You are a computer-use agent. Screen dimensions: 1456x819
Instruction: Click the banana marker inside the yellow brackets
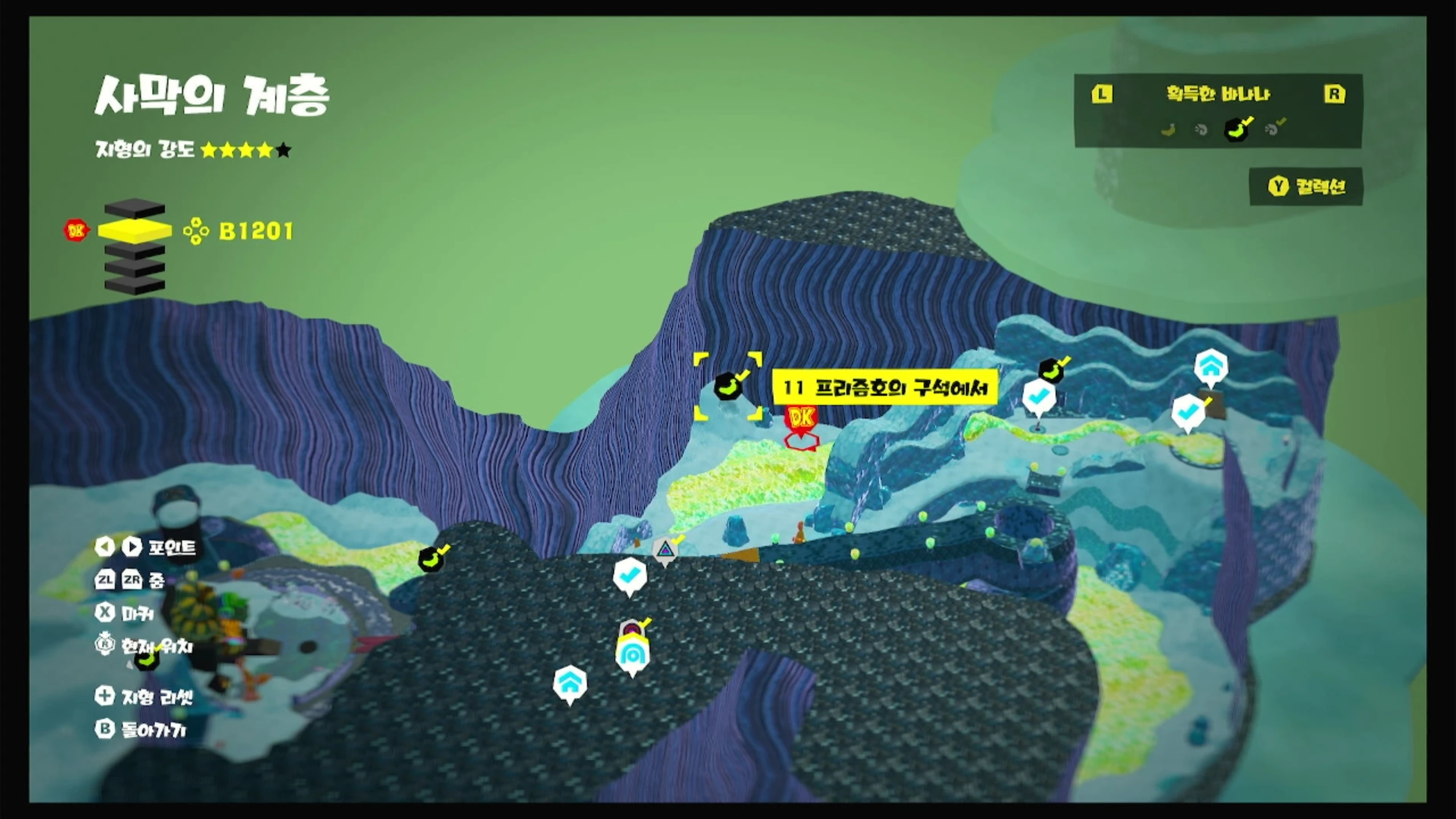pos(728,387)
